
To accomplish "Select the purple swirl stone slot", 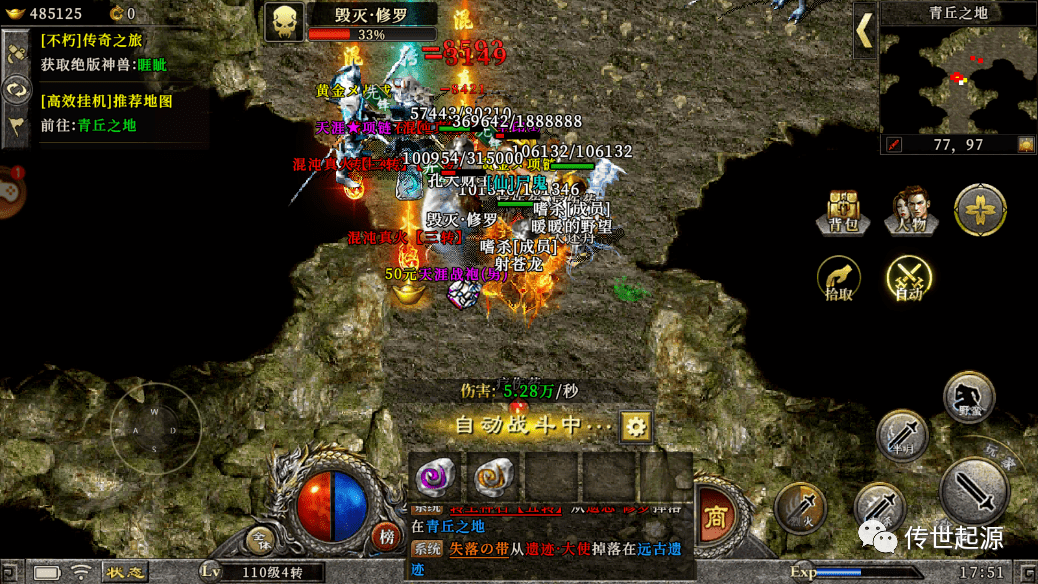I will point(436,477).
